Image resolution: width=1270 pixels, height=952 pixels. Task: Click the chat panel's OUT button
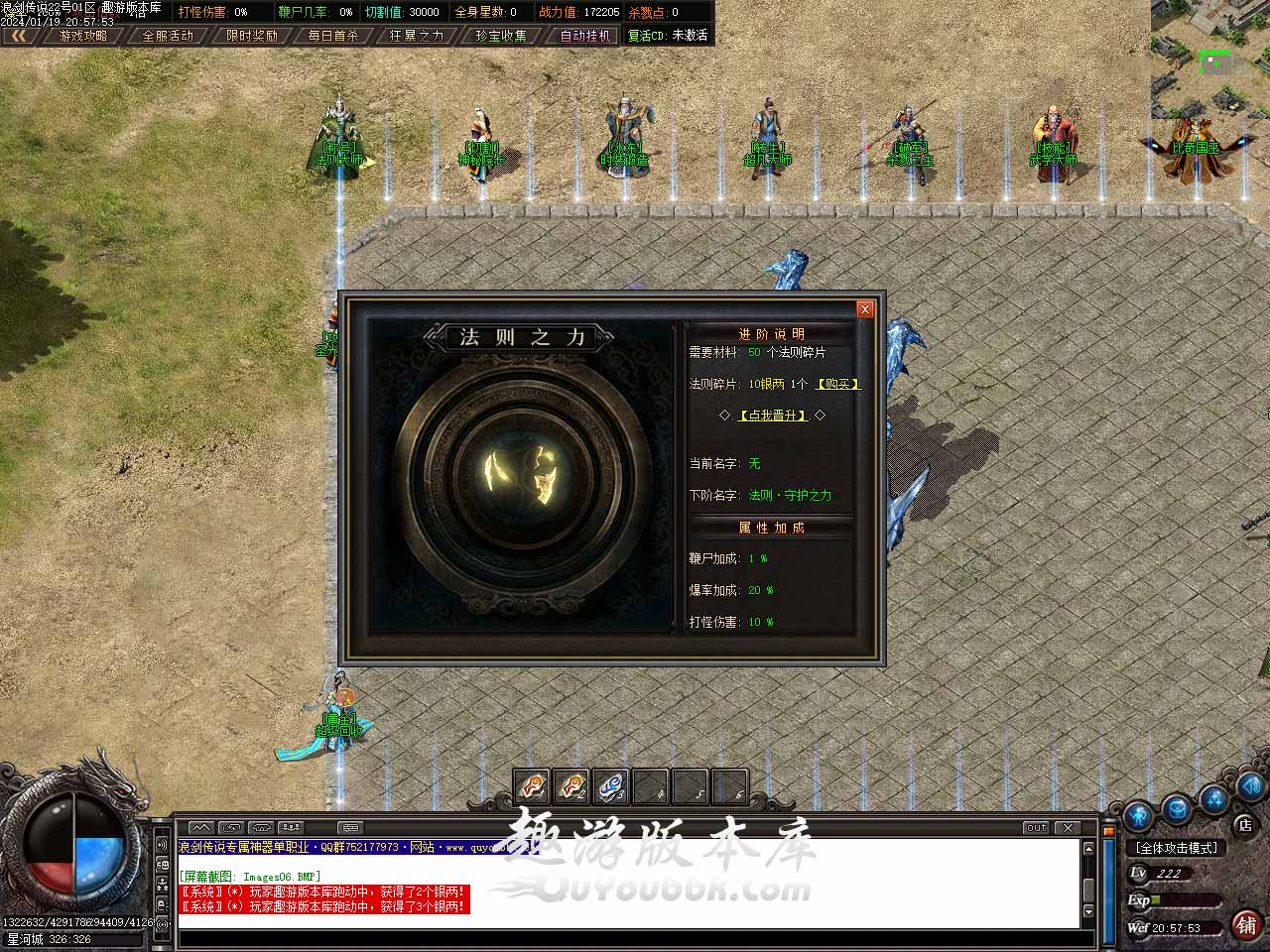tap(1036, 827)
